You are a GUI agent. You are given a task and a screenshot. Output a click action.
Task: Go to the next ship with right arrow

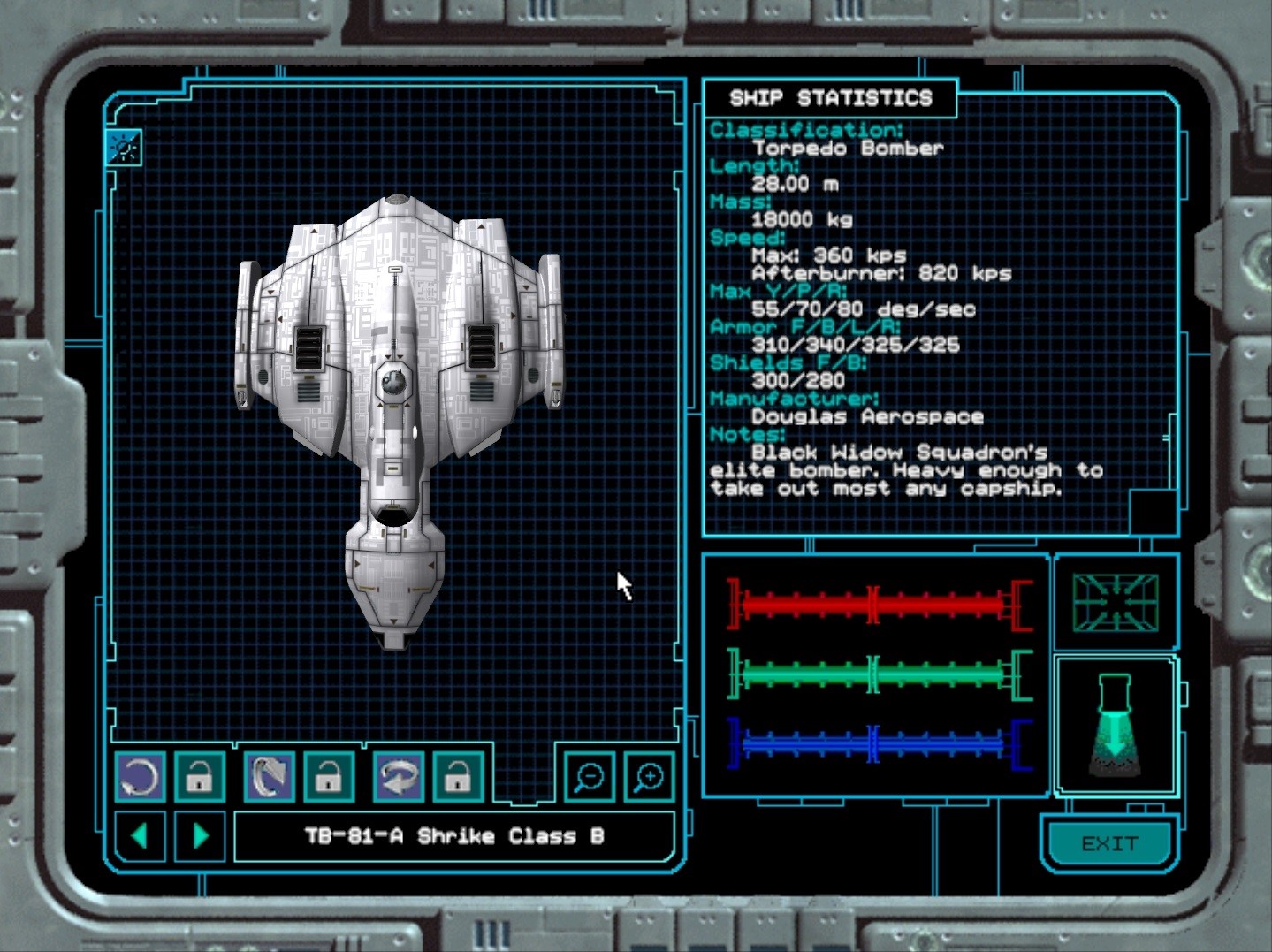coord(201,836)
